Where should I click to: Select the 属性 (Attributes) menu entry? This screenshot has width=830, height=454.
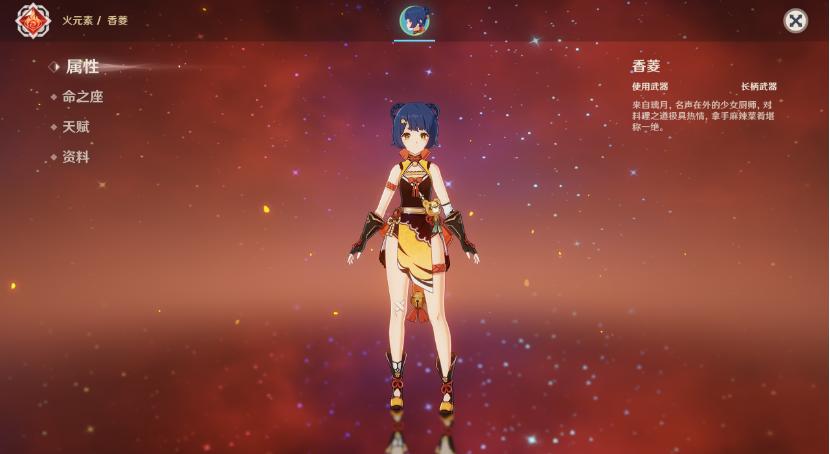click(x=82, y=67)
